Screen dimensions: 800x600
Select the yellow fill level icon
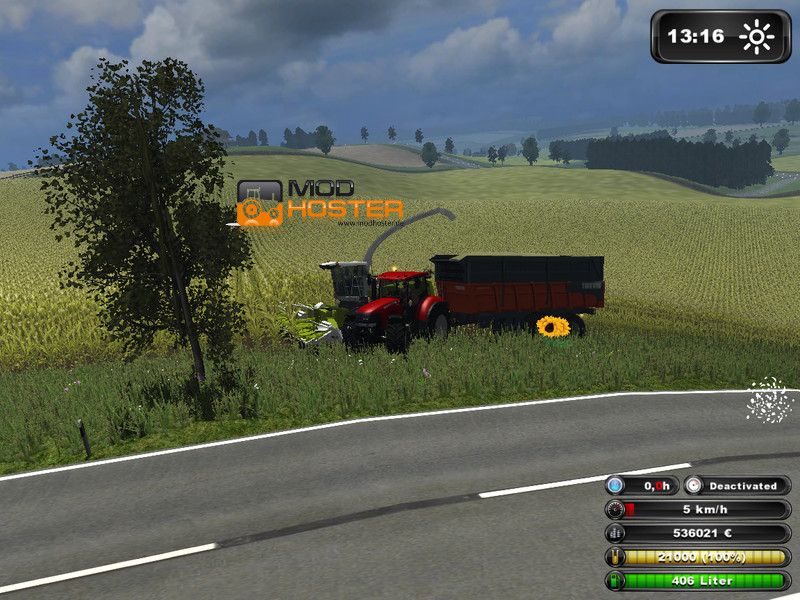[x=616, y=557]
